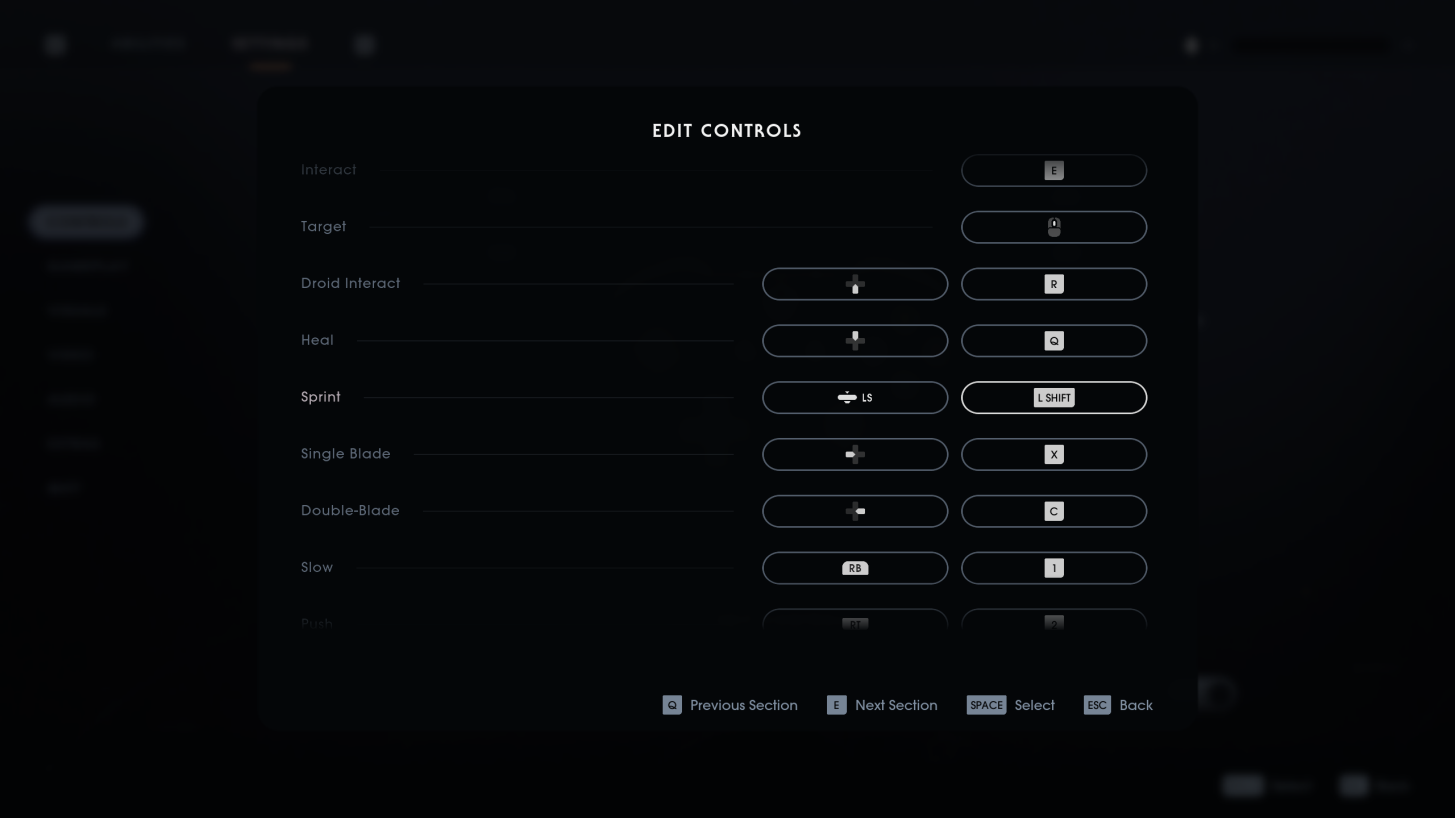Click the R key binding for Droid Interact
This screenshot has height=818, width=1455.
pyautogui.click(x=1054, y=284)
